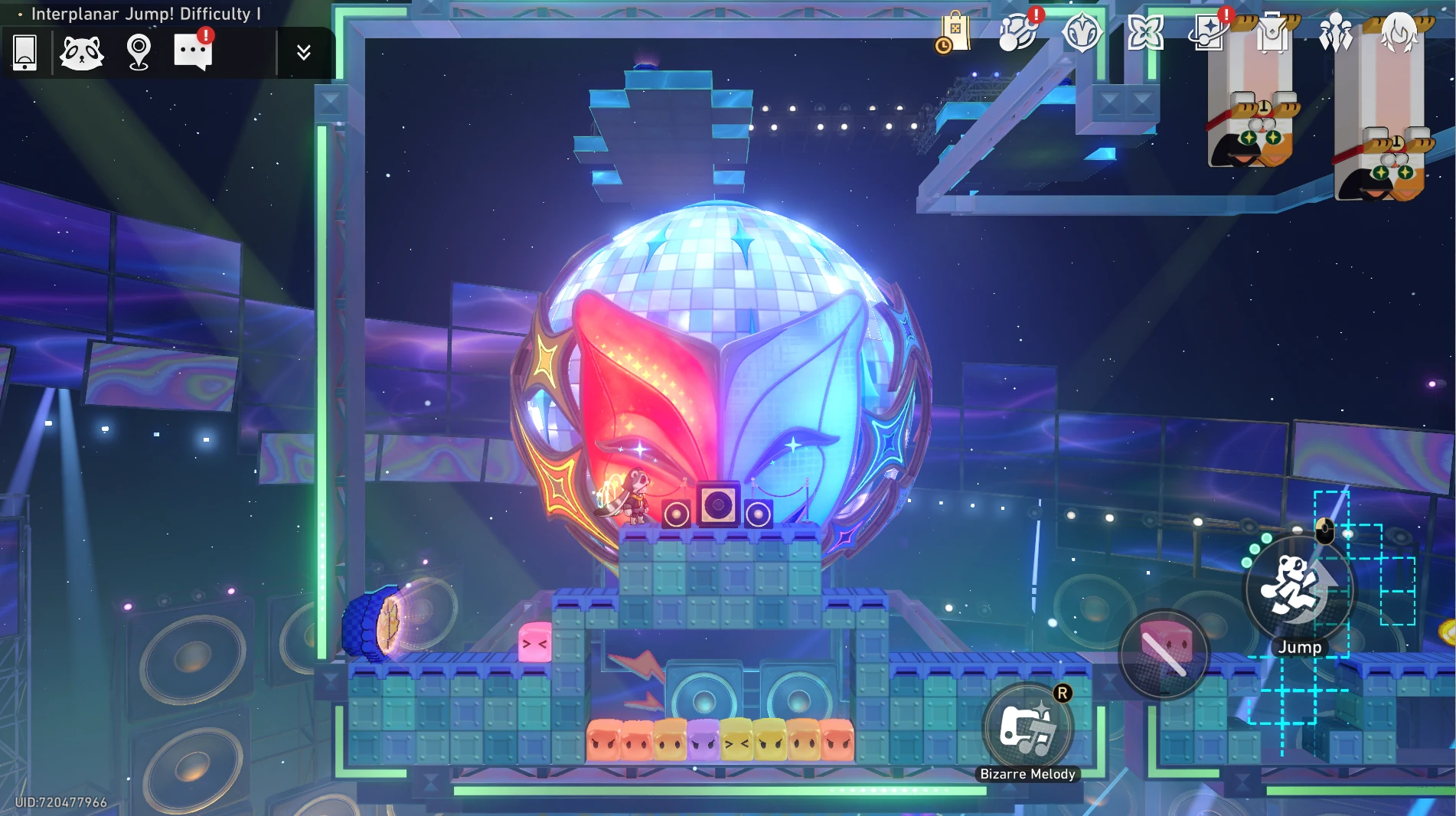Open the backpack inventory icon

coord(1272,33)
